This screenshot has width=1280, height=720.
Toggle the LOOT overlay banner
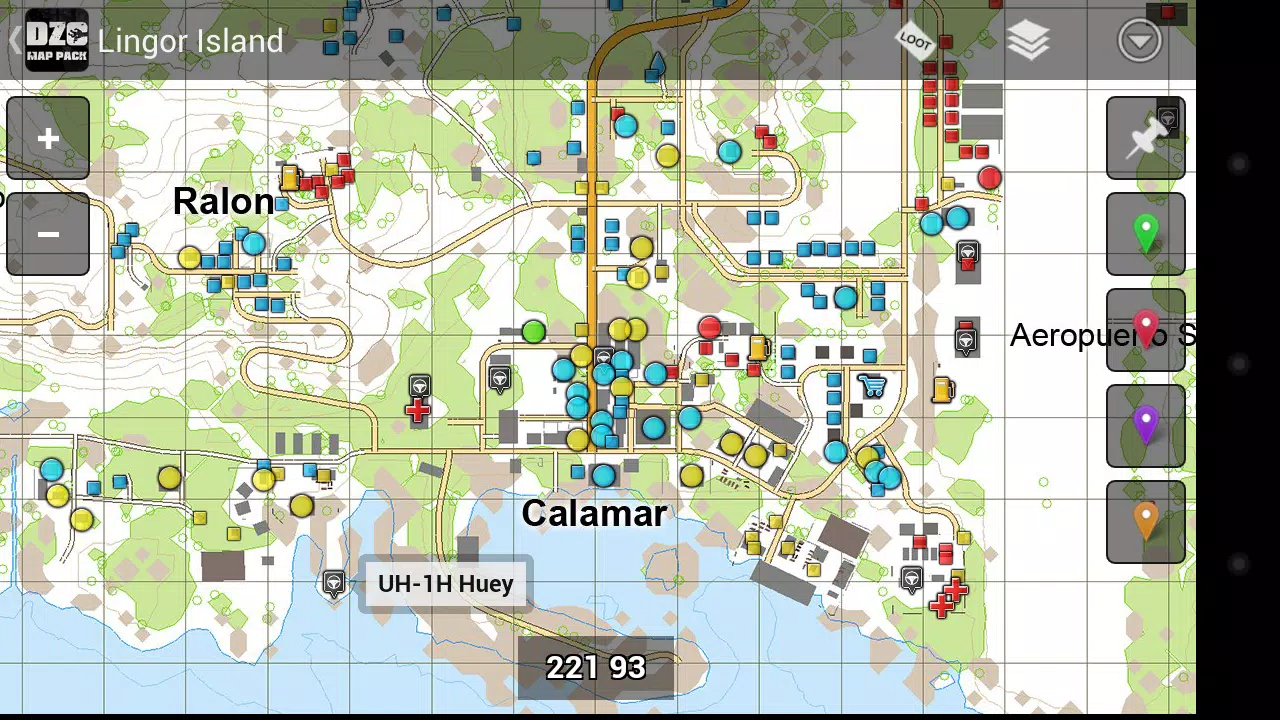tap(914, 41)
